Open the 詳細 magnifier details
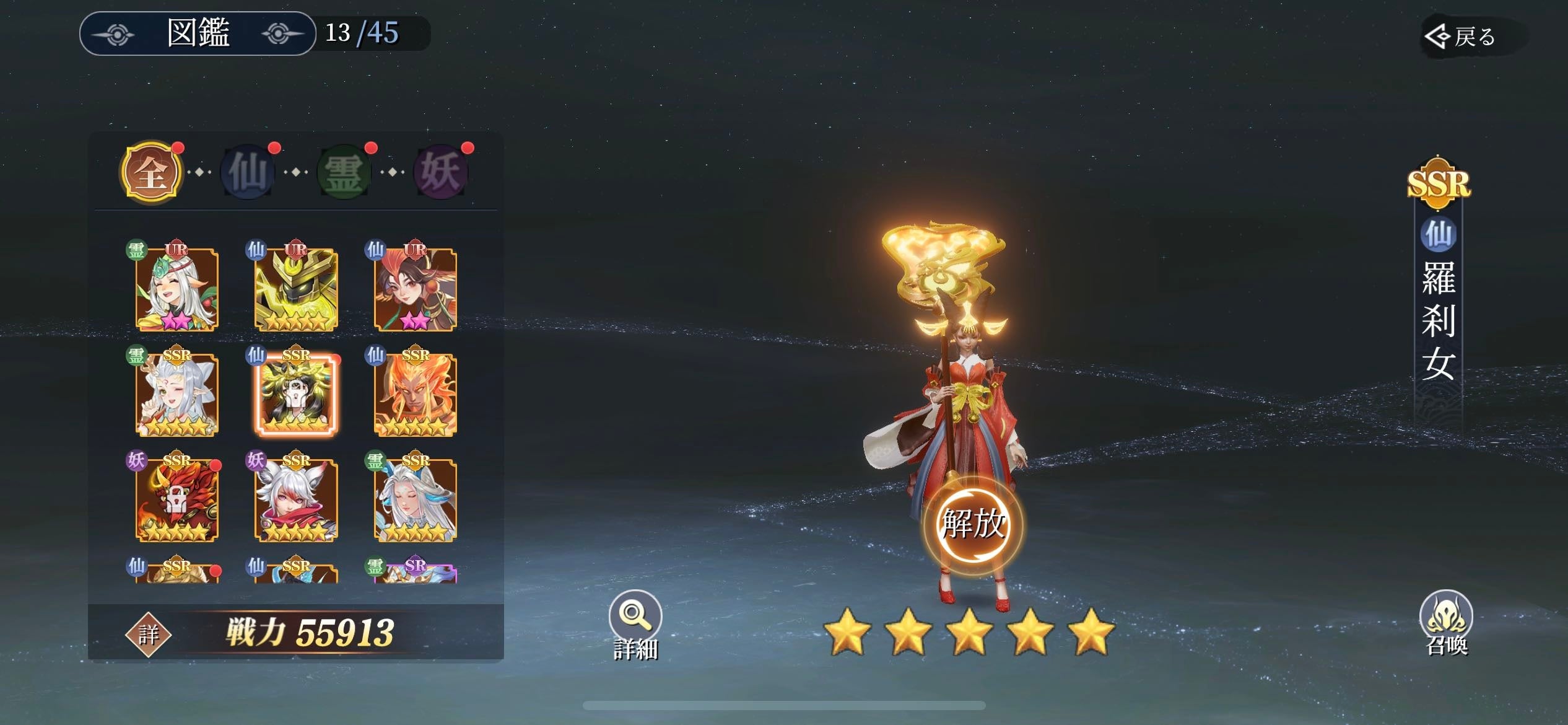This screenshot has width=1568, height=725. [635, 623]
